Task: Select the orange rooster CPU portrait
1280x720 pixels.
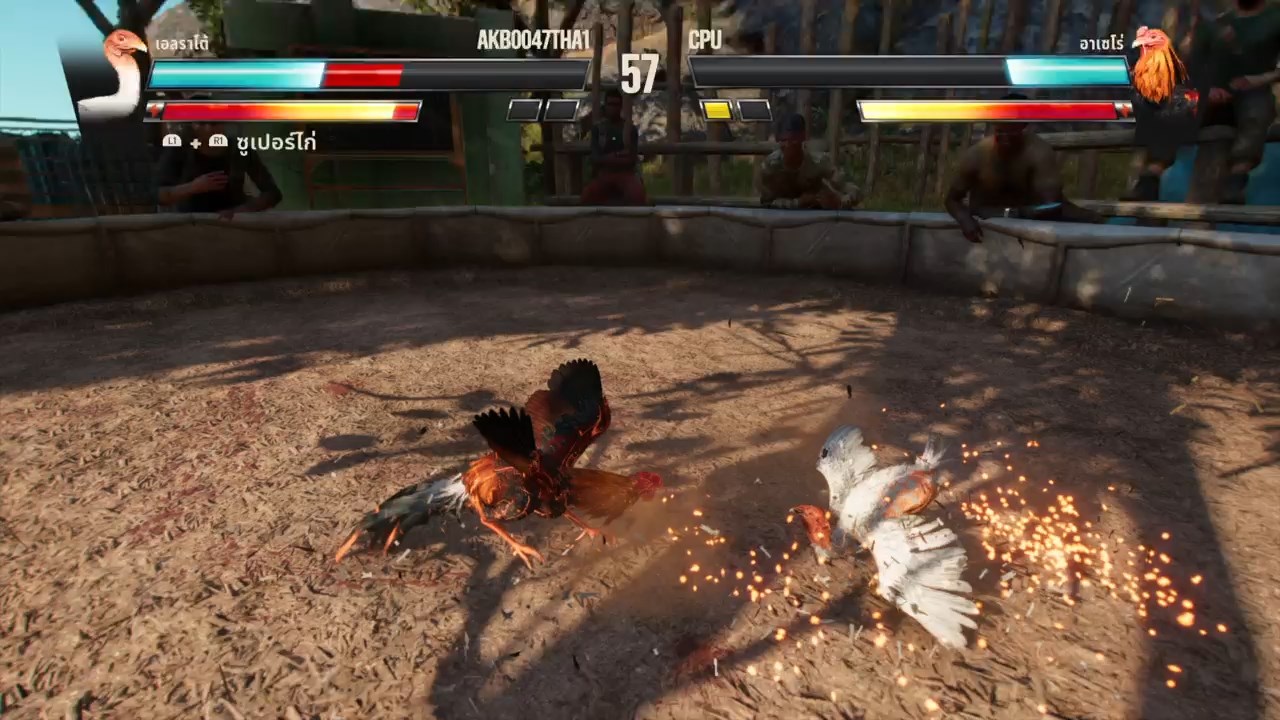Action: pyautogui.click(x=1157, y=66)
